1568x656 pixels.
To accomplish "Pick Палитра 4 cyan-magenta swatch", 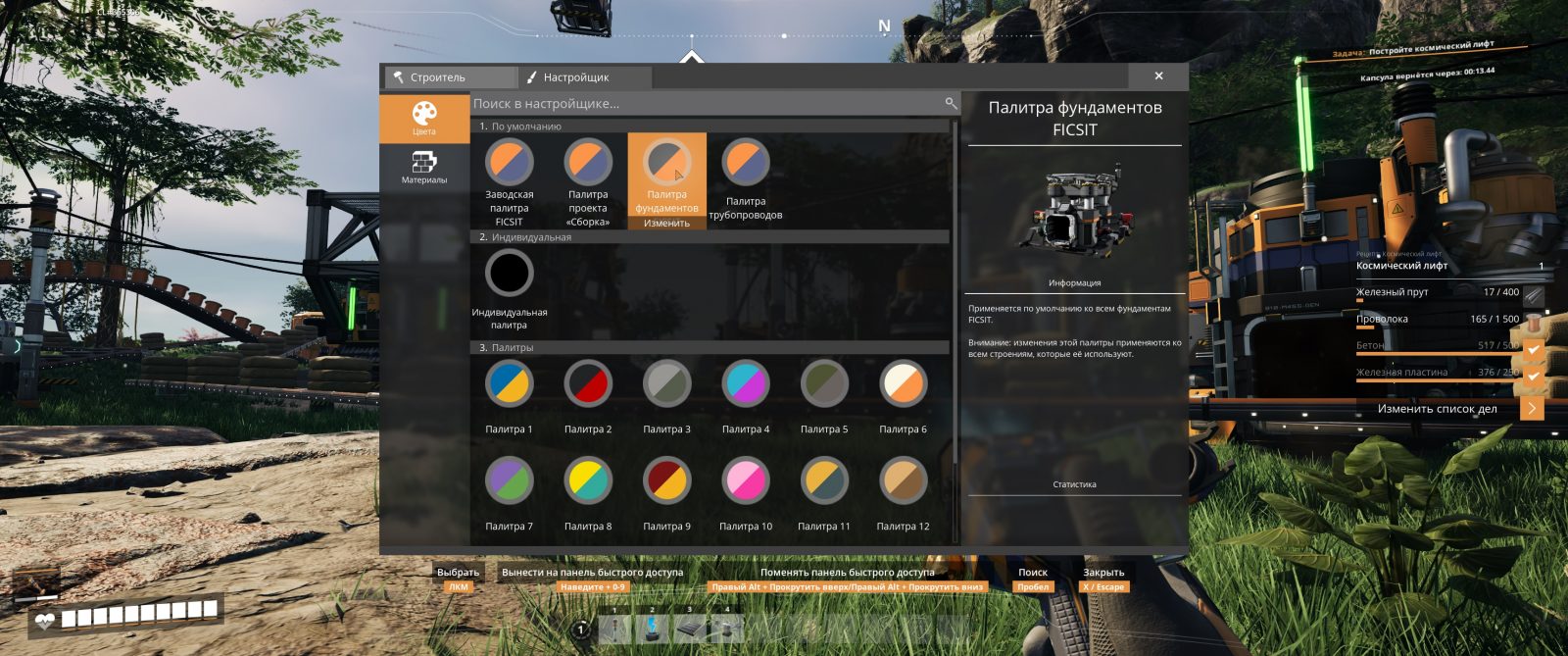I will 746,384.
